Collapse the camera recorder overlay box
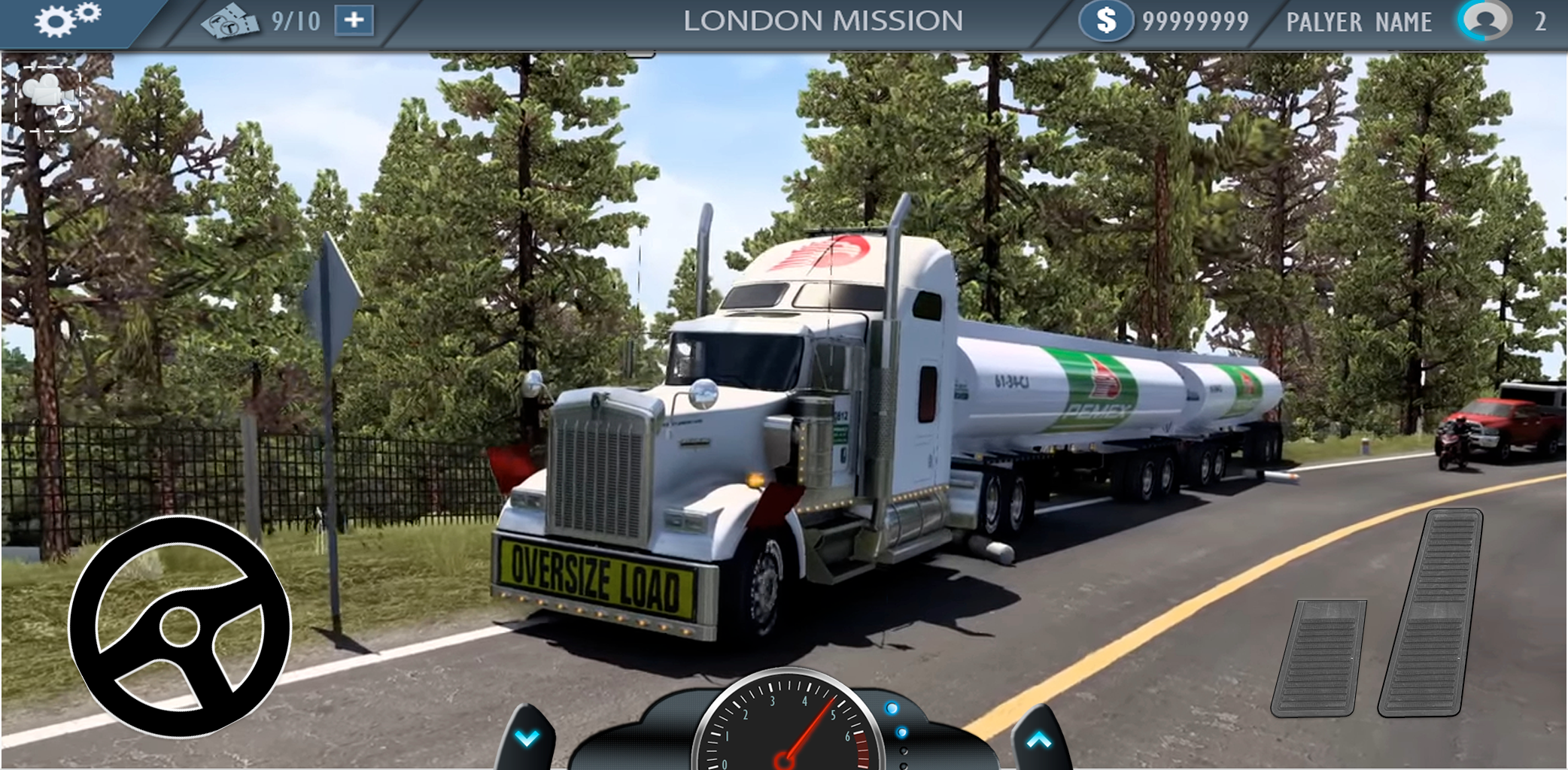The image size is (1568, 770). point(47,99)
